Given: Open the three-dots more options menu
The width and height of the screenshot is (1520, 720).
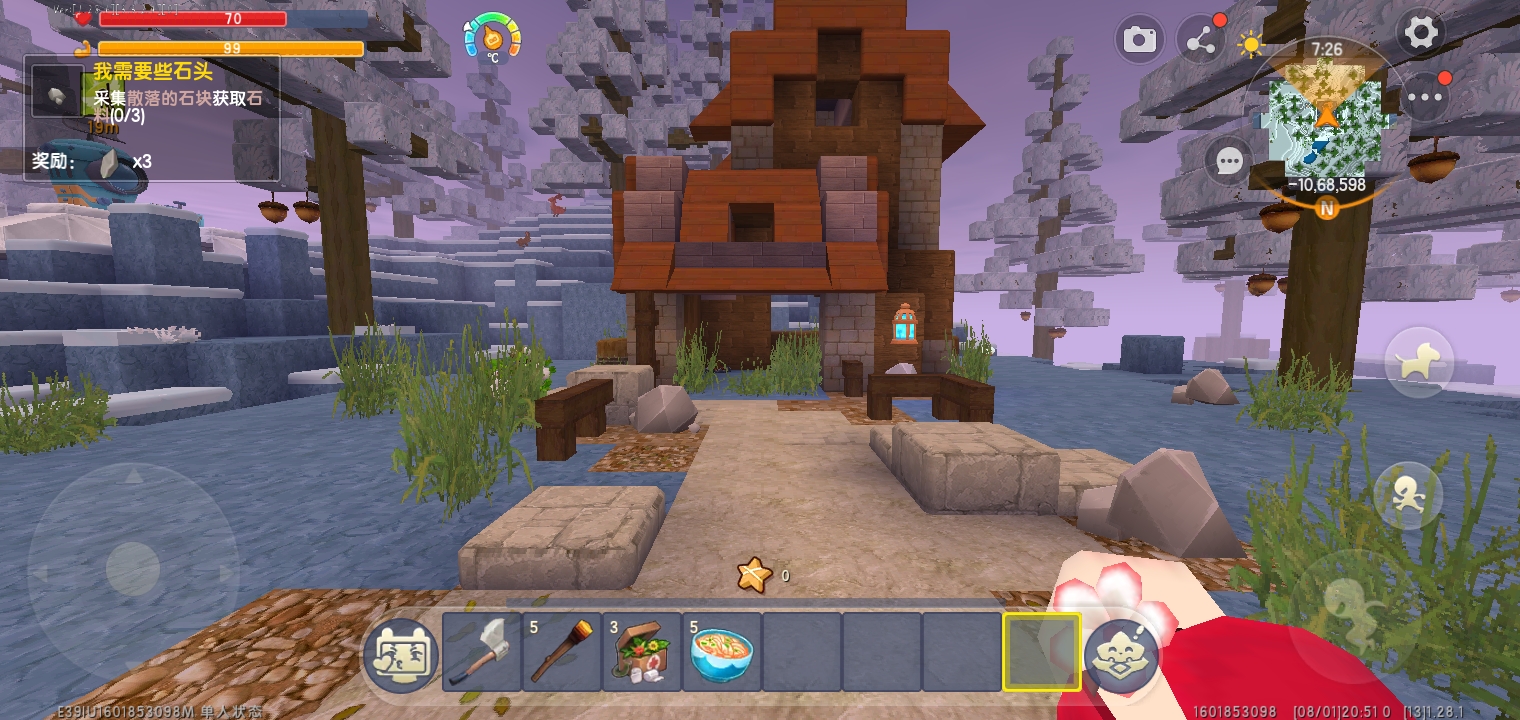Looking at the screenshot, I should 1425,97.
